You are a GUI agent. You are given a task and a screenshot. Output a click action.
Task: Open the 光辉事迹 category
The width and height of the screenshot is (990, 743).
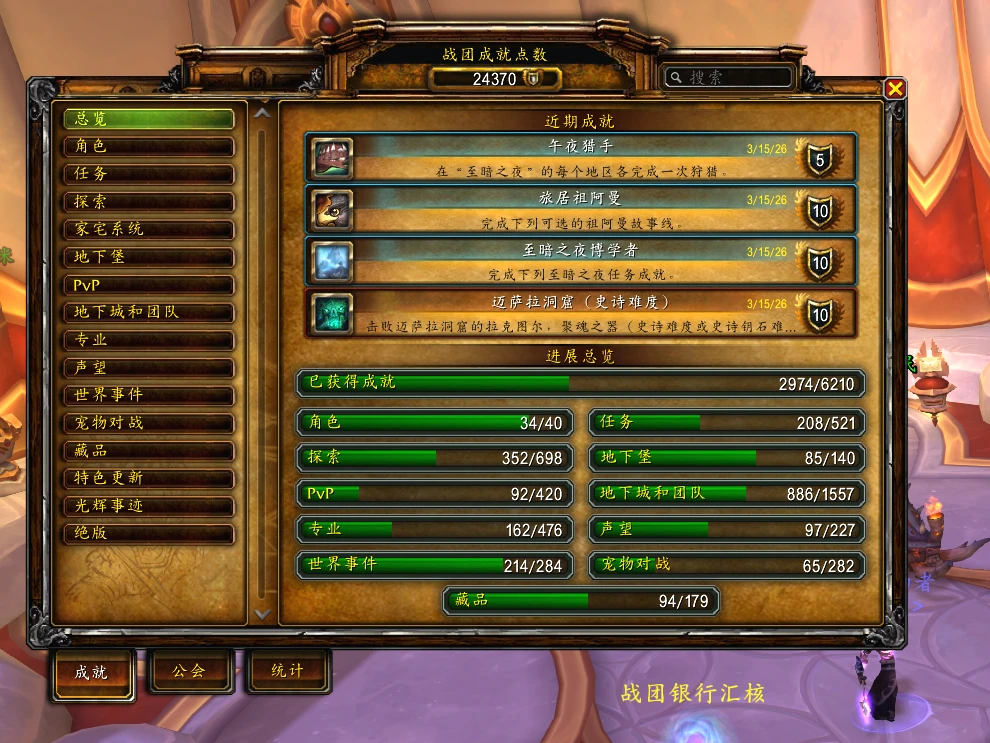click(x=149, y=506)
